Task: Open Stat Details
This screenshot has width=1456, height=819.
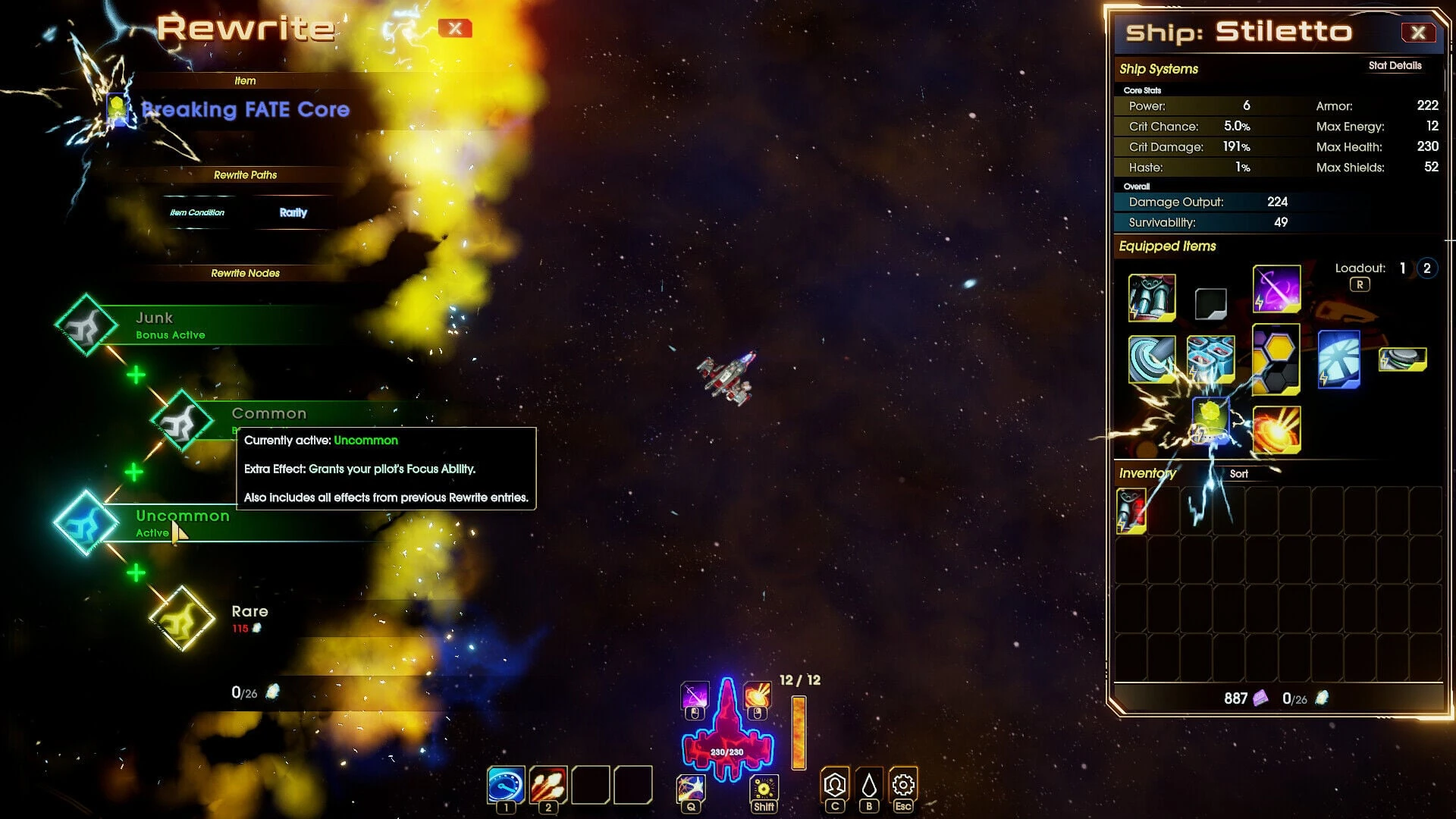Action: point(1395,66)
